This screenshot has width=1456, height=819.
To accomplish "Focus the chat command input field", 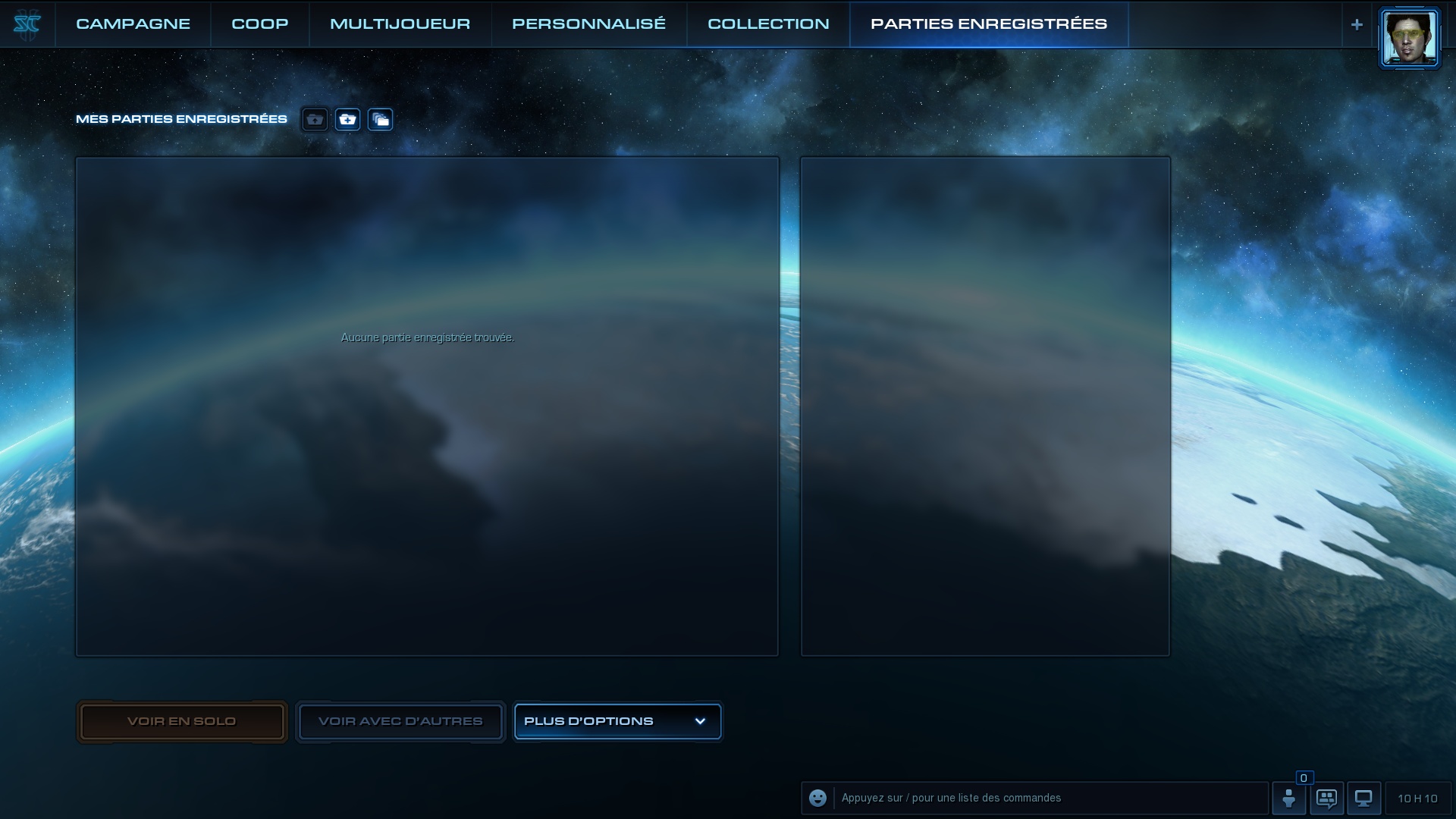I will (x=1050, y=798).
